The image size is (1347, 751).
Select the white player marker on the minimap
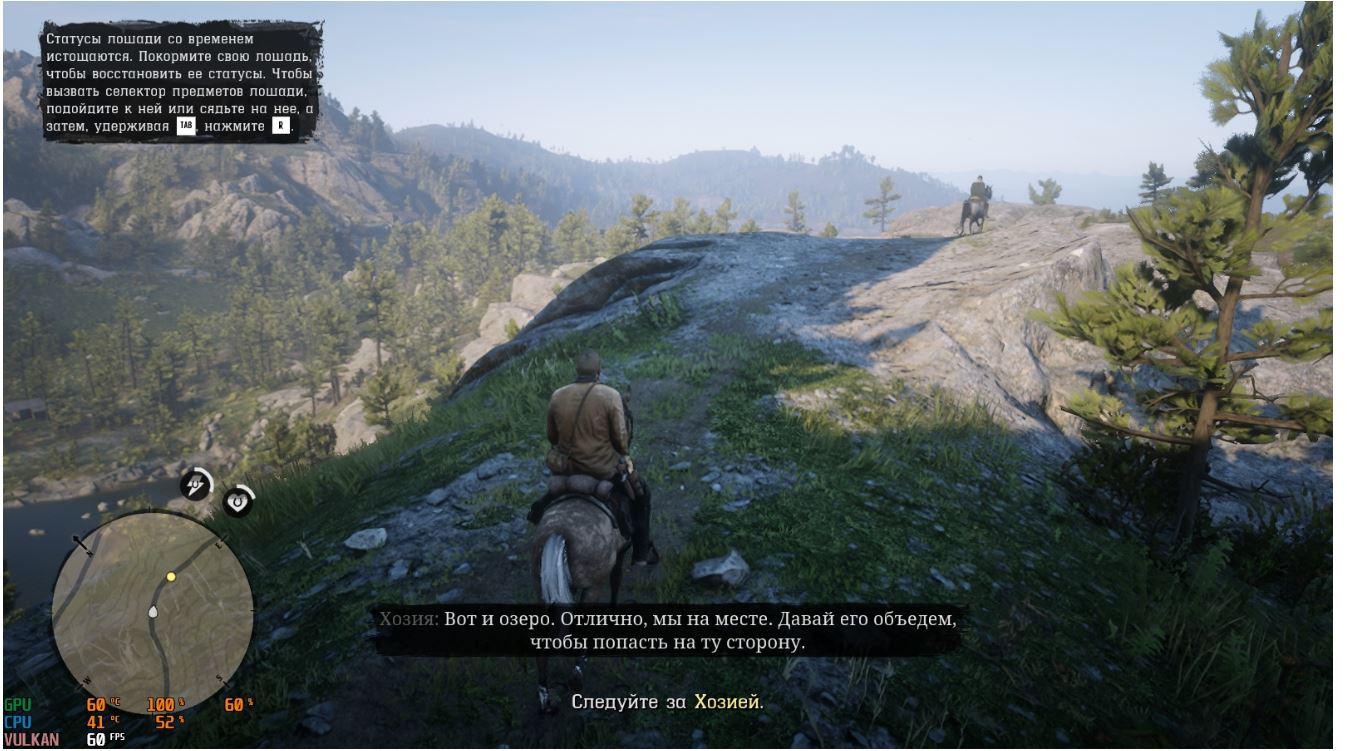click(153, 611)
